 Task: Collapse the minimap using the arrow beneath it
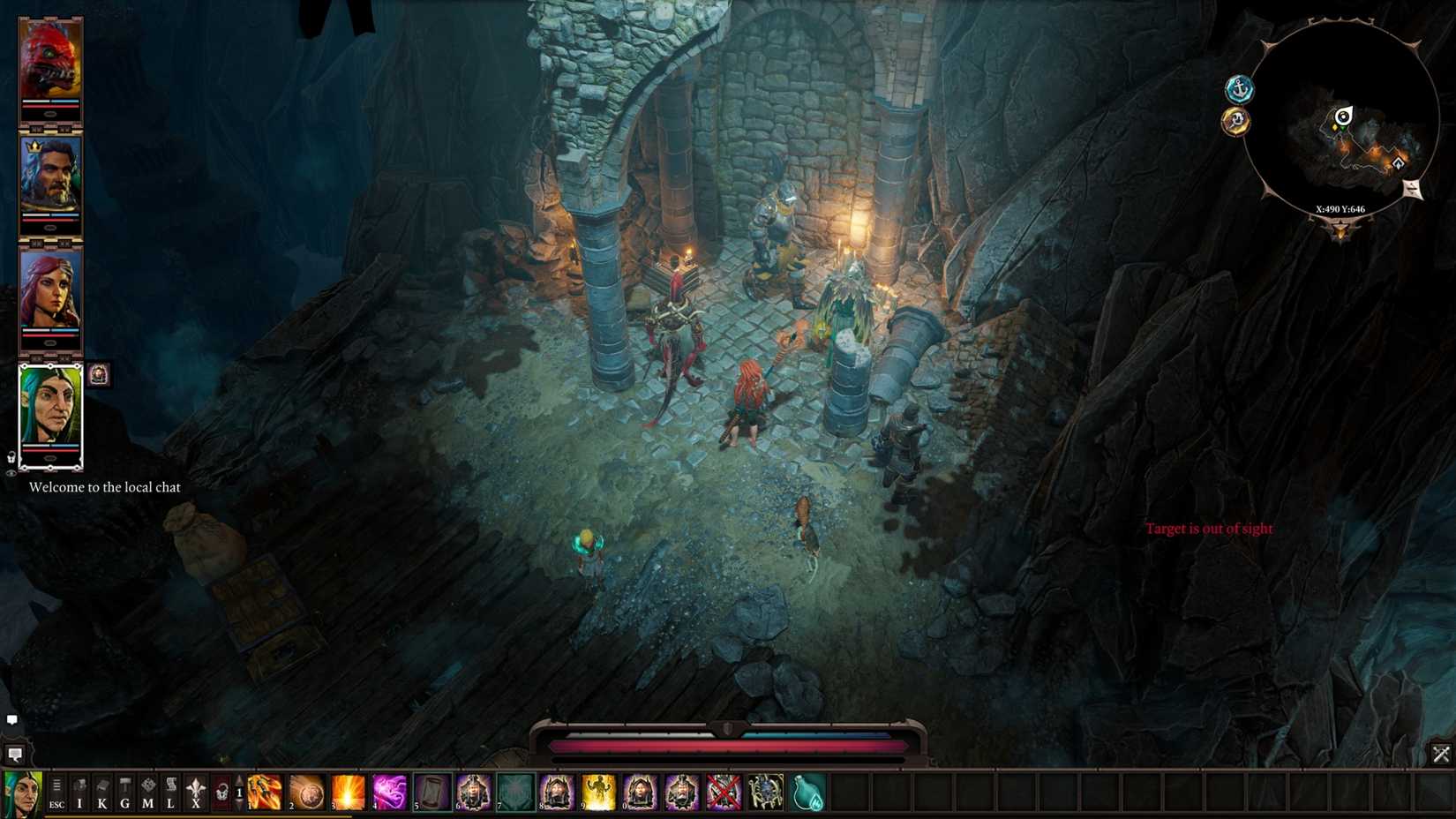click(1340, 230)
